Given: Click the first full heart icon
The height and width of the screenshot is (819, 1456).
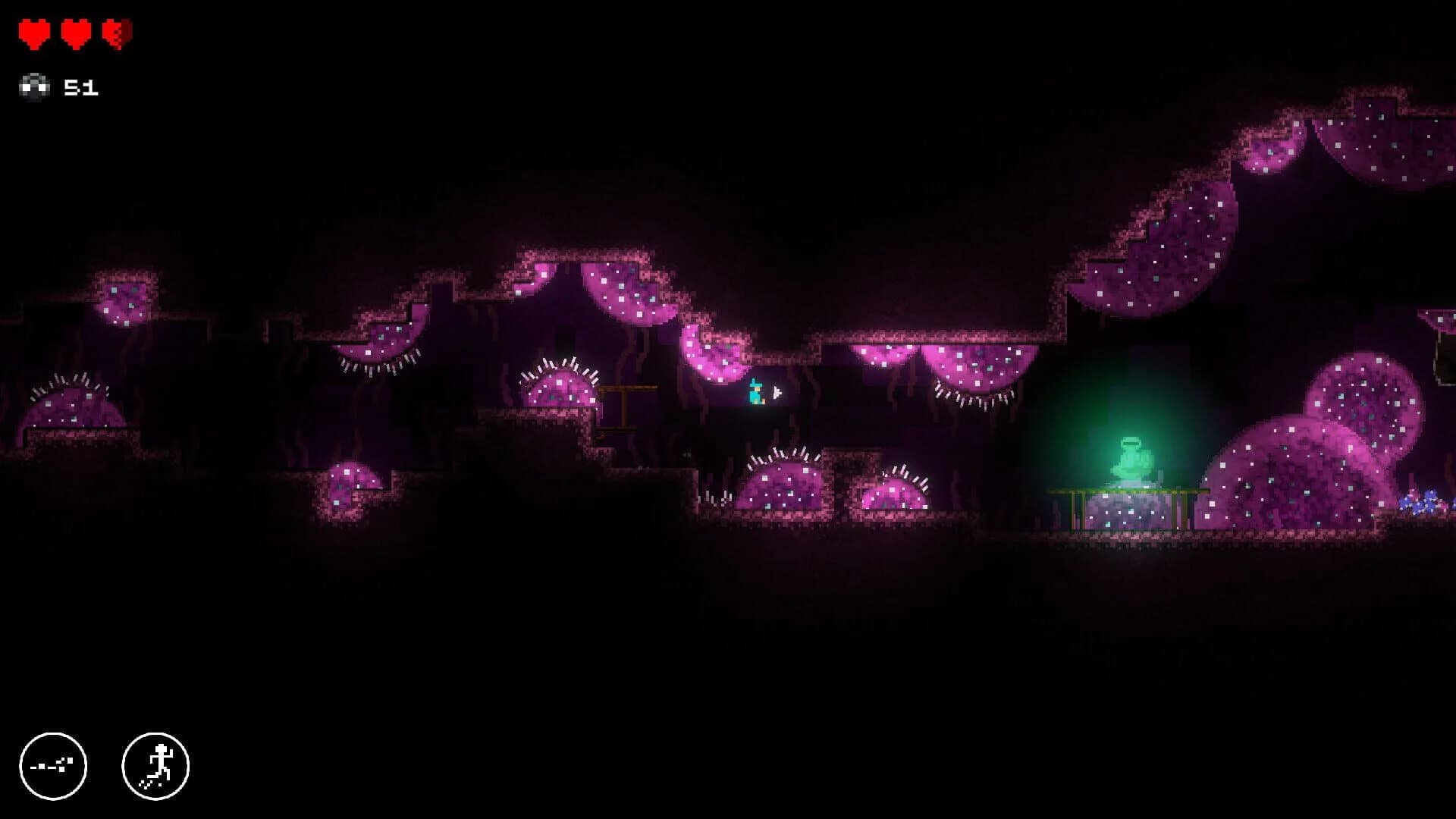Looking at the screenshot, I should point(33,32).
